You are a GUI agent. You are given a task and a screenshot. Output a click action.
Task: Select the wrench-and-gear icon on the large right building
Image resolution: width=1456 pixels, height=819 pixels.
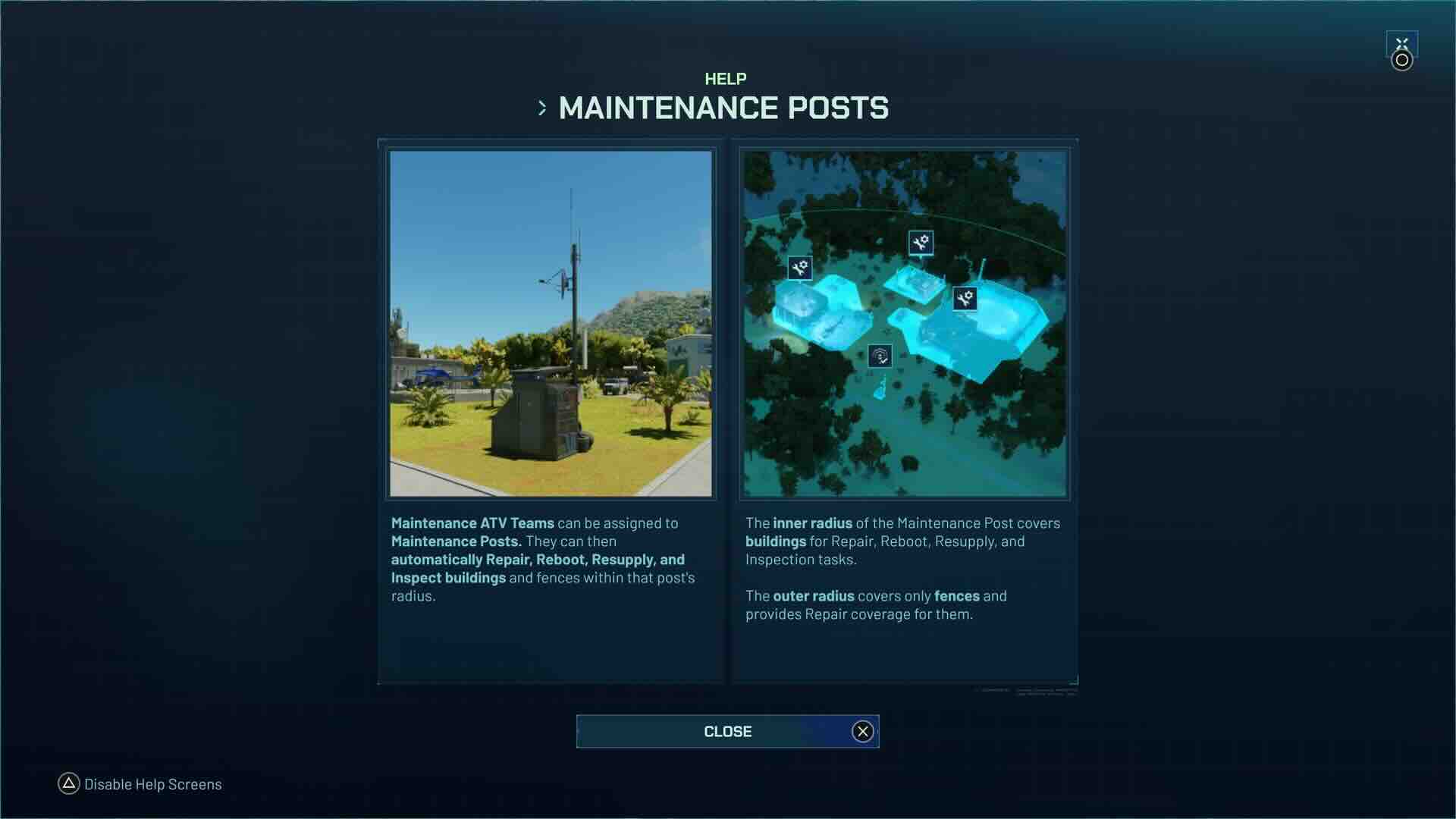point(965,297)
